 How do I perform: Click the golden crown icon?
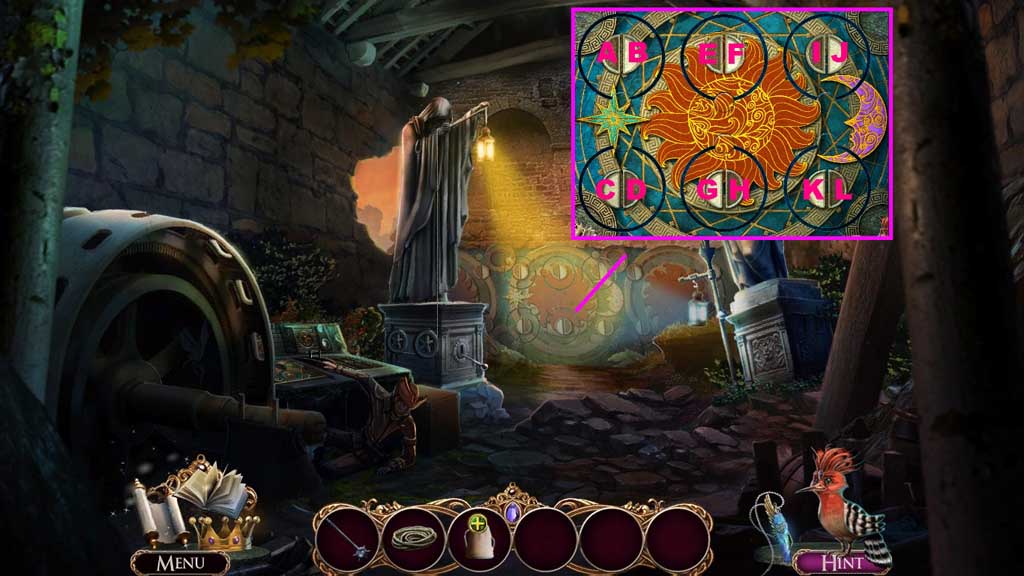pos(222,531)
